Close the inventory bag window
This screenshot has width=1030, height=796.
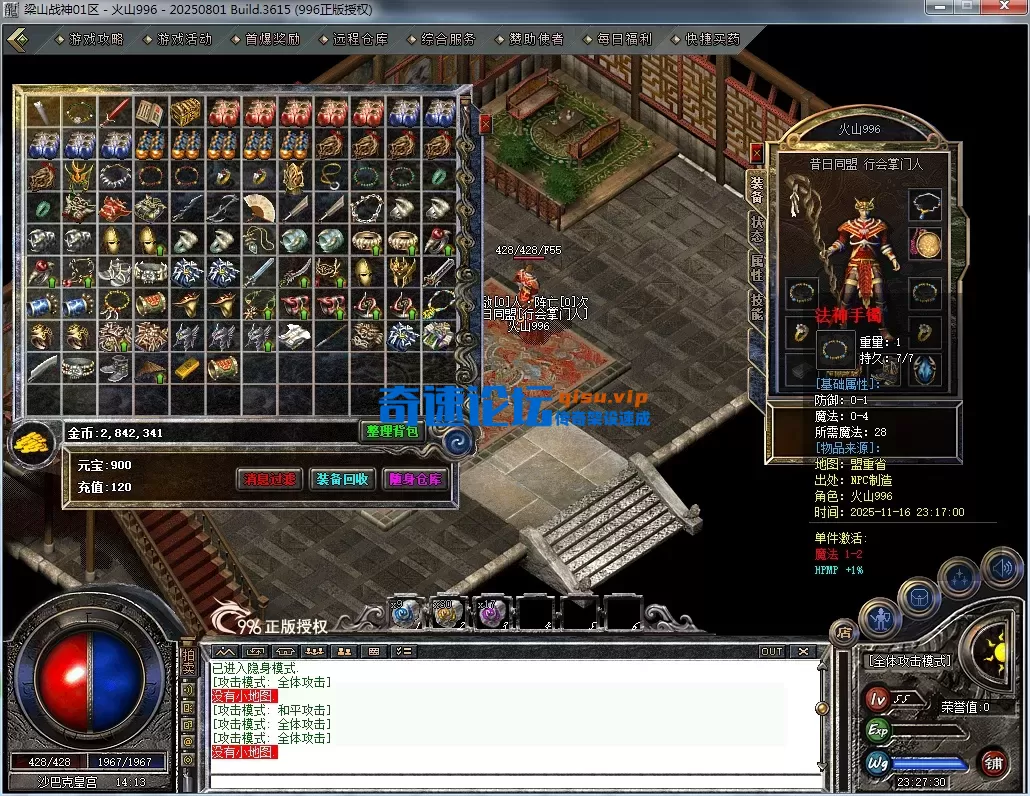(485, 124)
